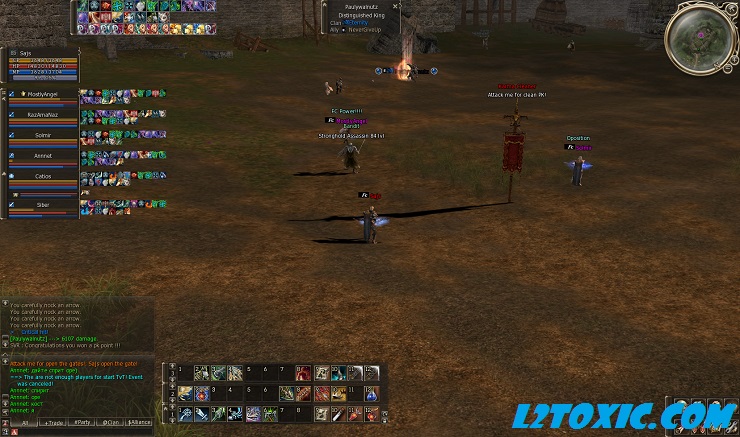Image resolution: width=740 pixels, height=437 pixels.
Task: Select party member Siber
Action: pyautogui.click(x=42, y=204)
